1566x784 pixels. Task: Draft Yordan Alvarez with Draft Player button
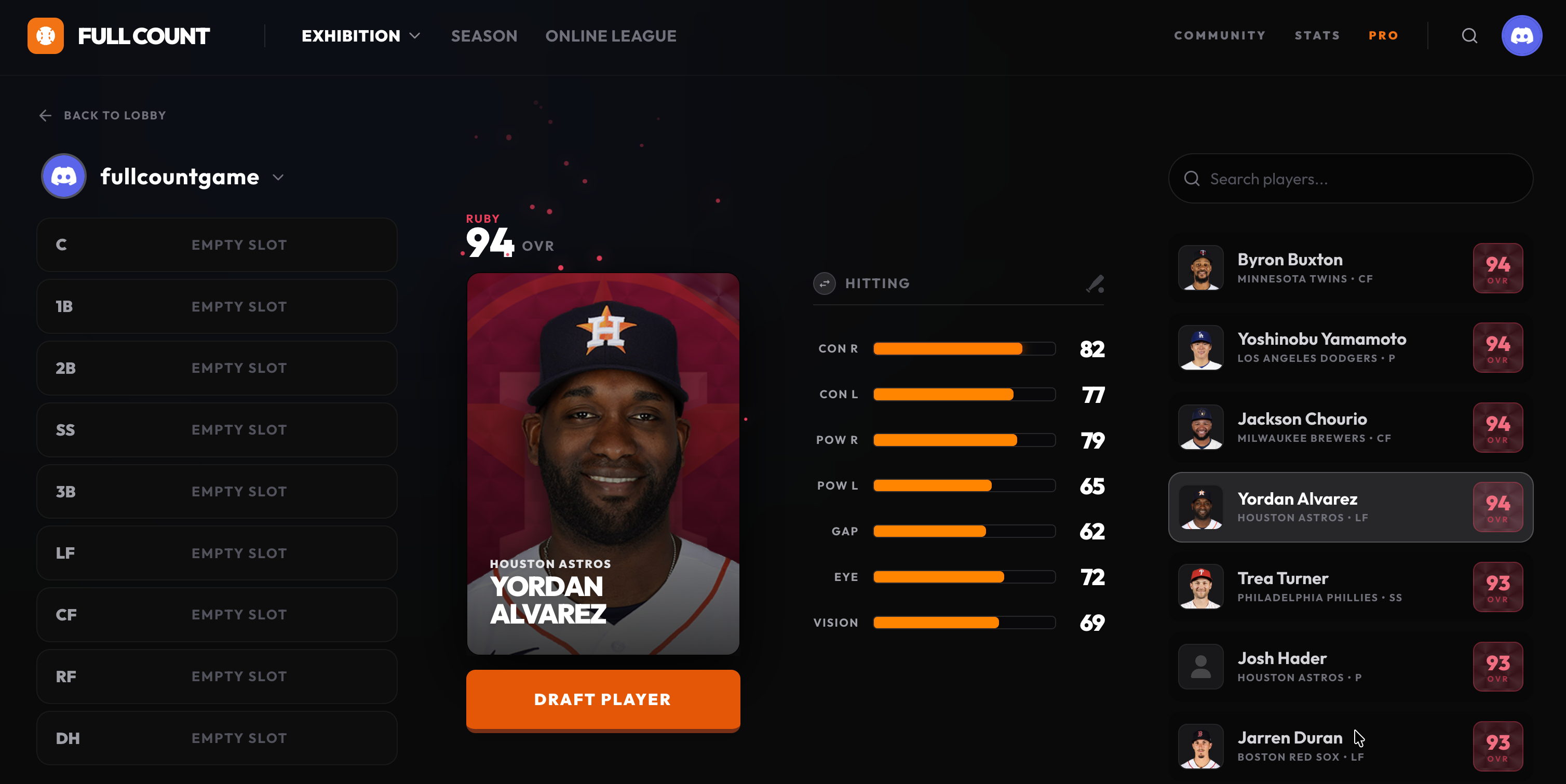602,699
